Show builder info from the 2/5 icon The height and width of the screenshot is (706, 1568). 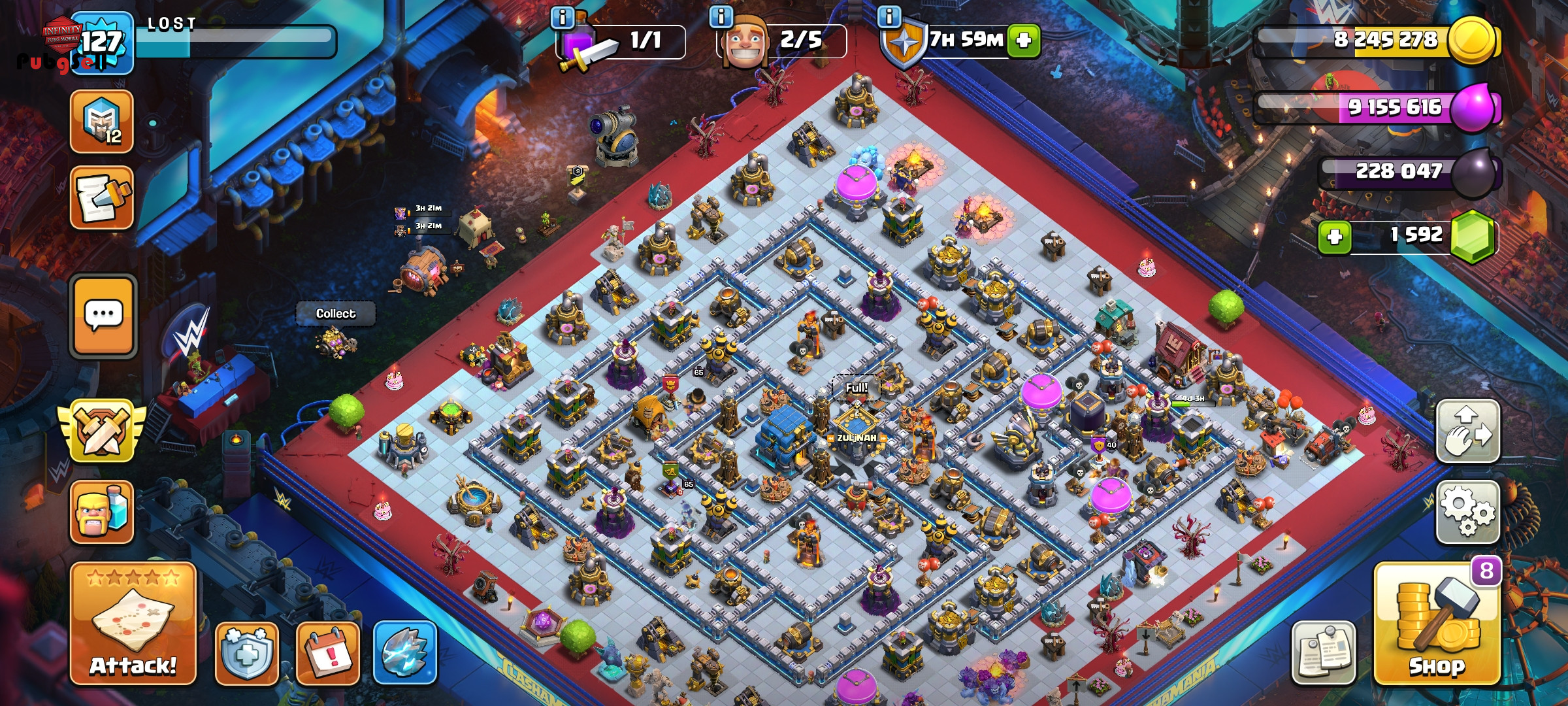pos(721,17)
